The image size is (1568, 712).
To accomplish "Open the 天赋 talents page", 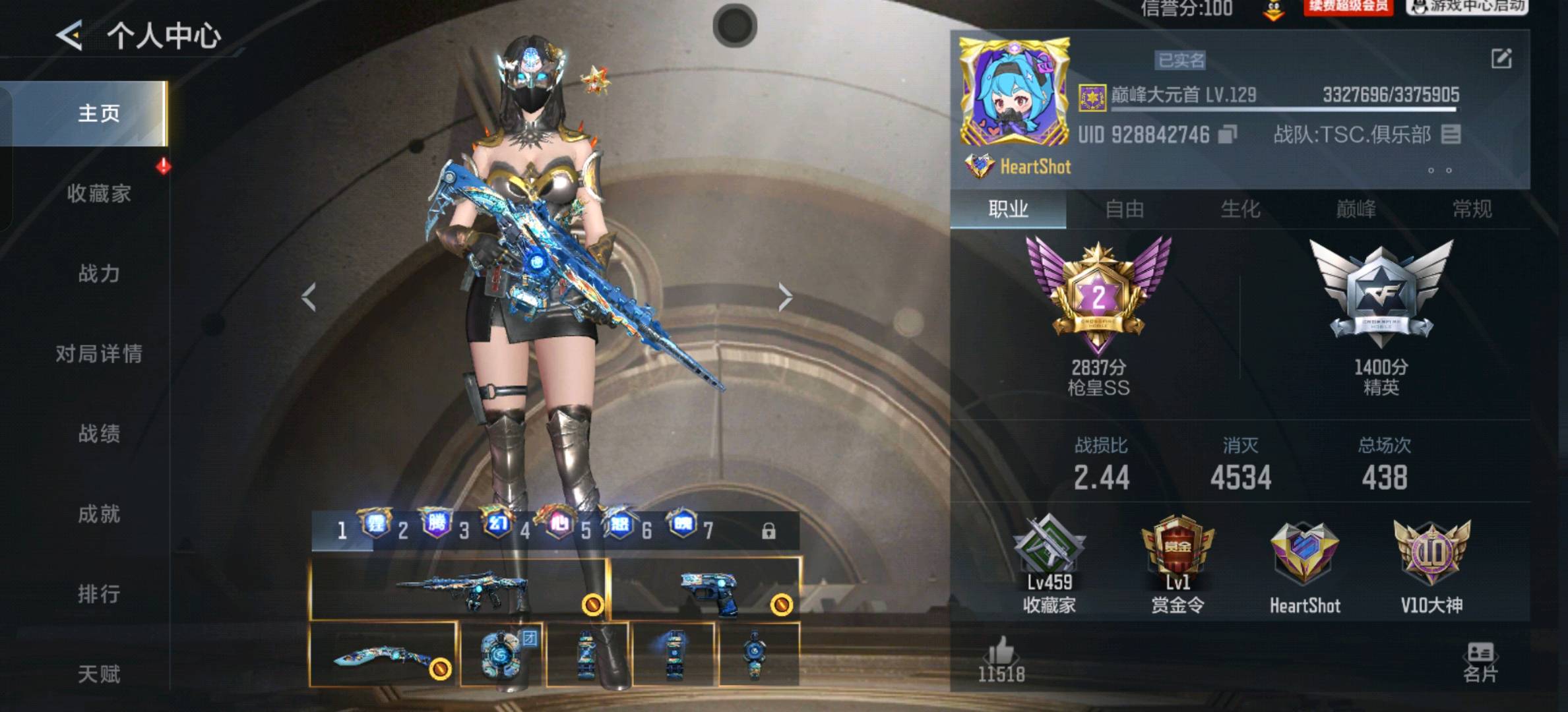I will click(x=99, y=674).
